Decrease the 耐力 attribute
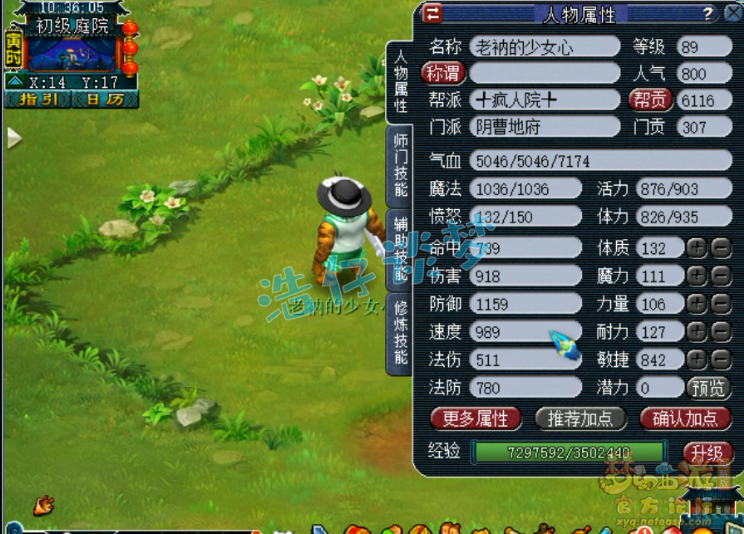 click(721, 332)
